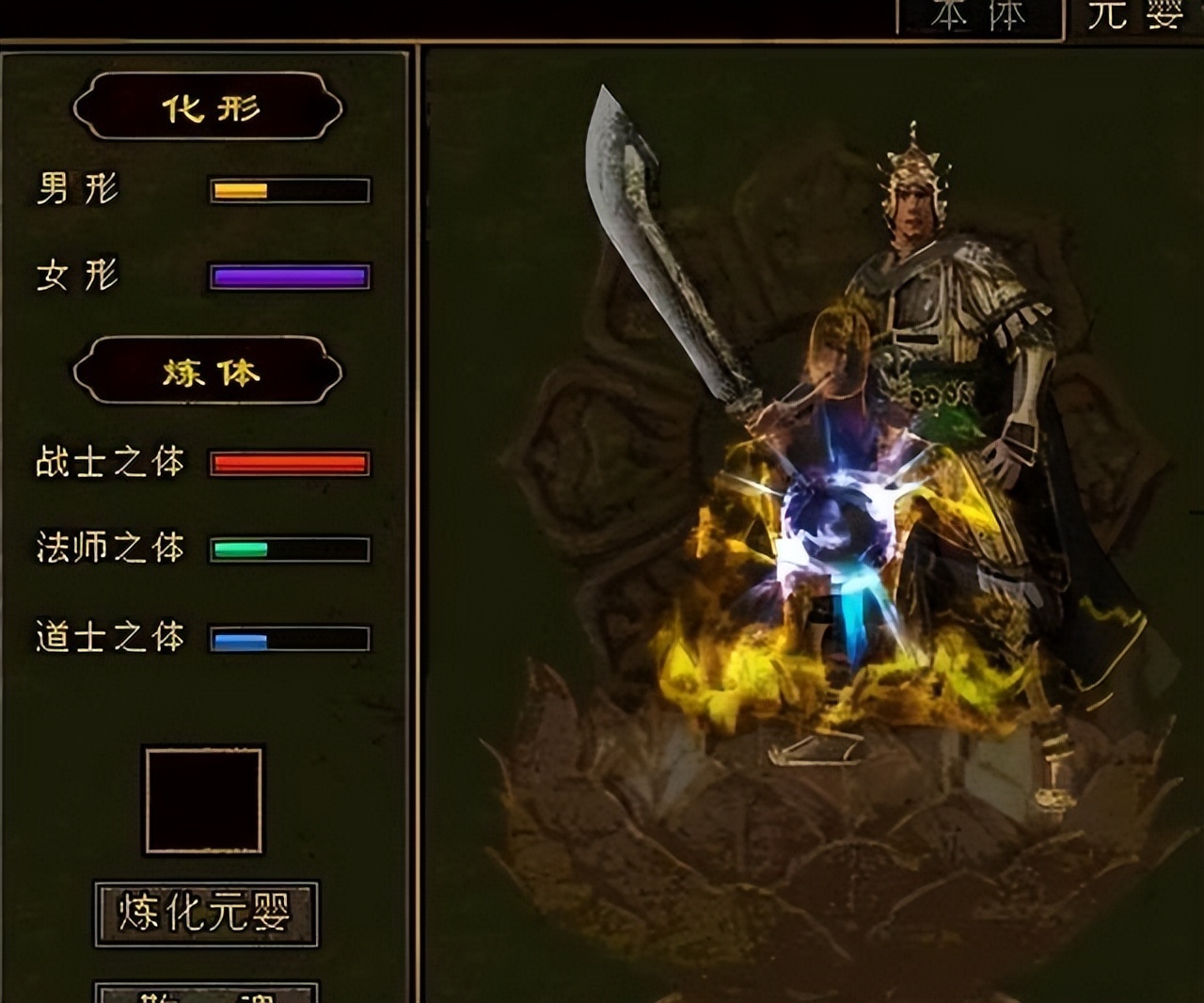
Task: Select the 道士之体 taoist body option
Action: [x=108, y=636]
